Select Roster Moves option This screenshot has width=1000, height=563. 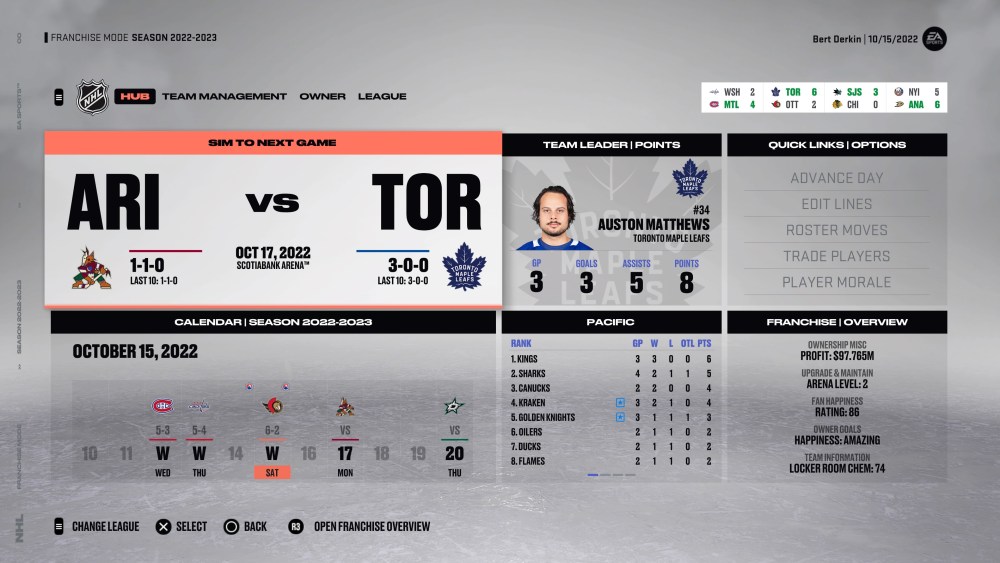point(837,230)
